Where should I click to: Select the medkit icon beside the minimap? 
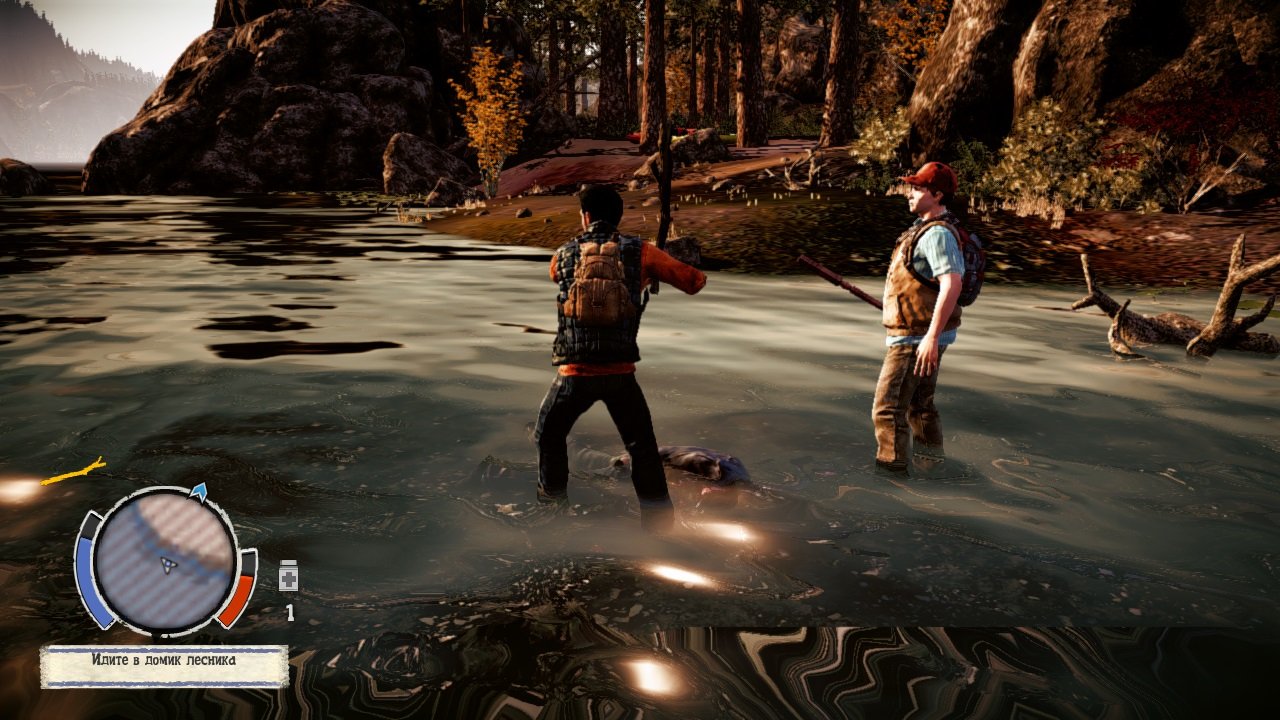tap(288, 576)
